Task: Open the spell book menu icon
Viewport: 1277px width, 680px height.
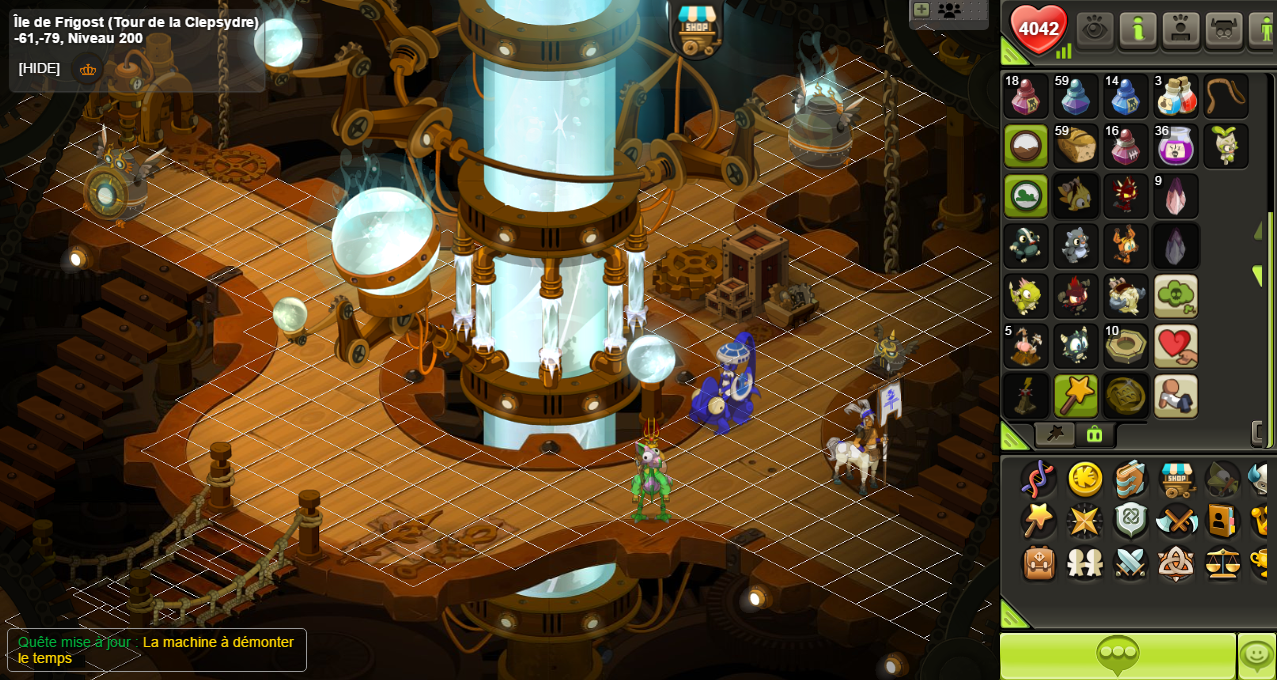Action: (x=1130, y=479)
